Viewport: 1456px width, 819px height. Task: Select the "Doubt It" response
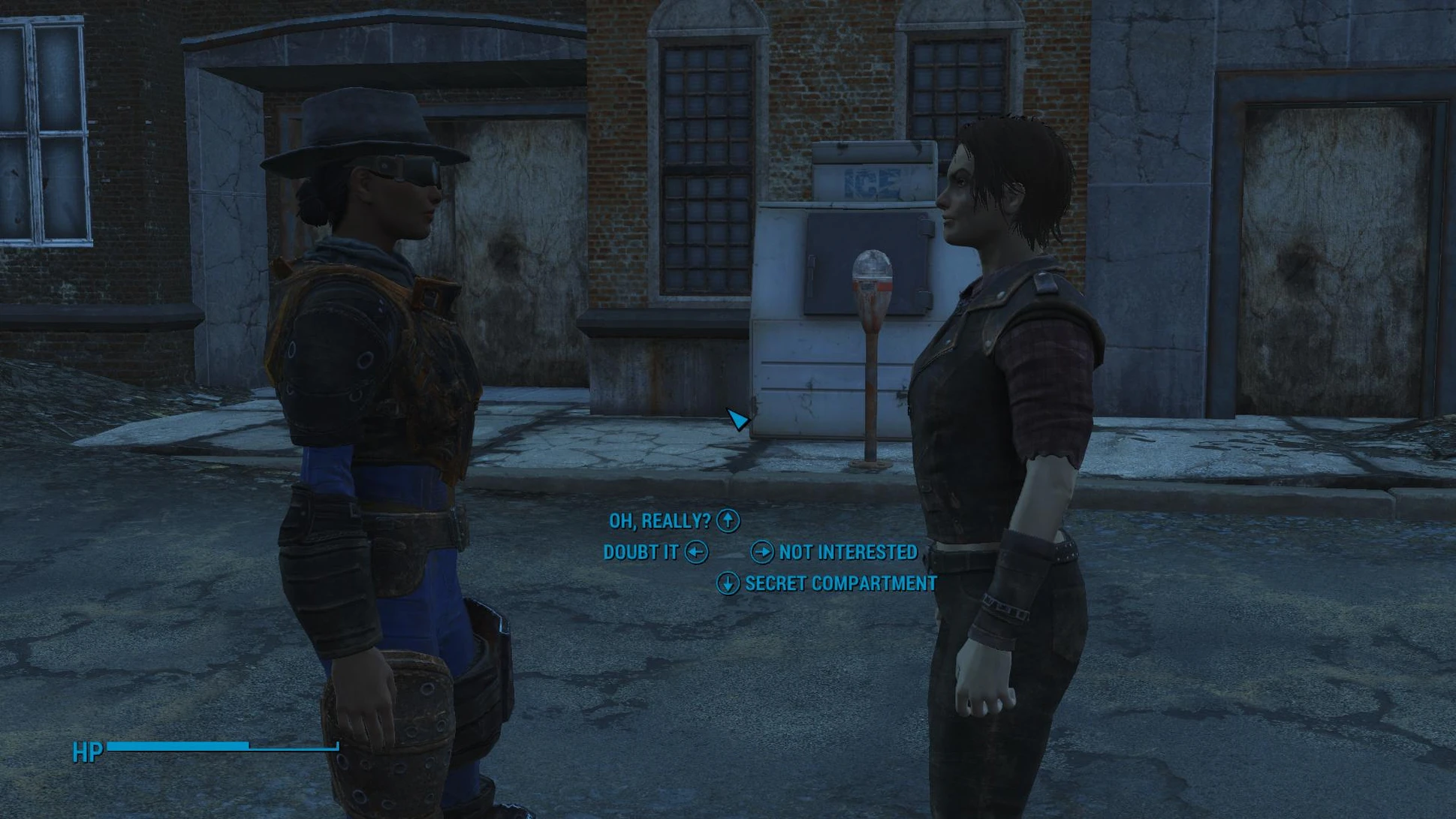click(x=641, y=553)
